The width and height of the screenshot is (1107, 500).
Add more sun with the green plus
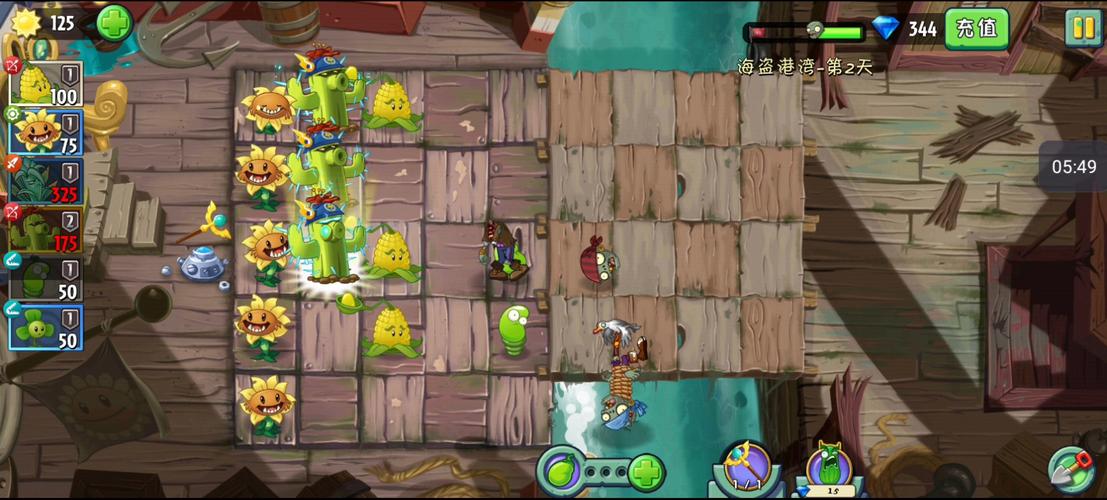pyautogui.click(x=114, y=22)
